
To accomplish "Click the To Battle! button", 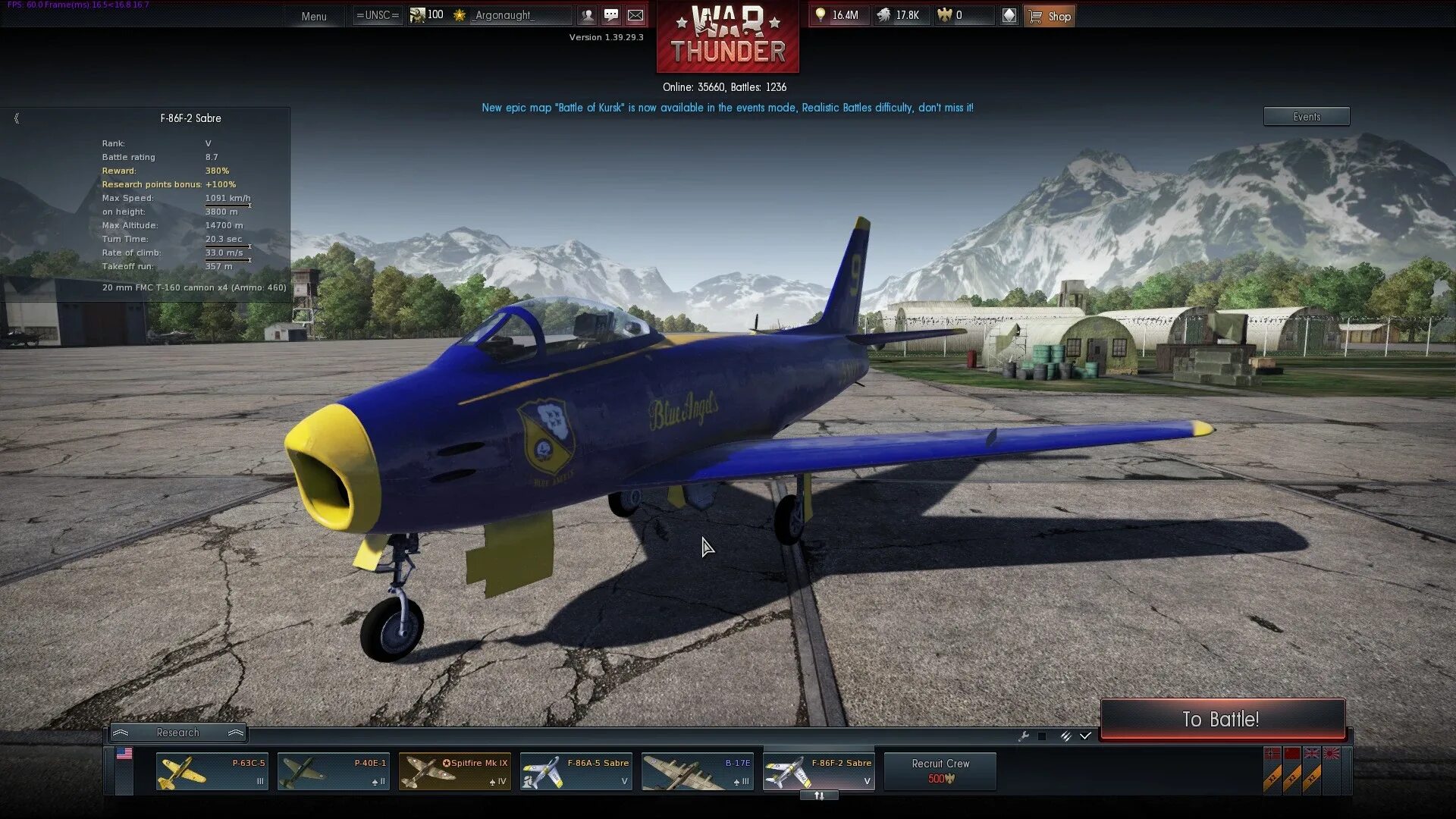I will 1222,719.
